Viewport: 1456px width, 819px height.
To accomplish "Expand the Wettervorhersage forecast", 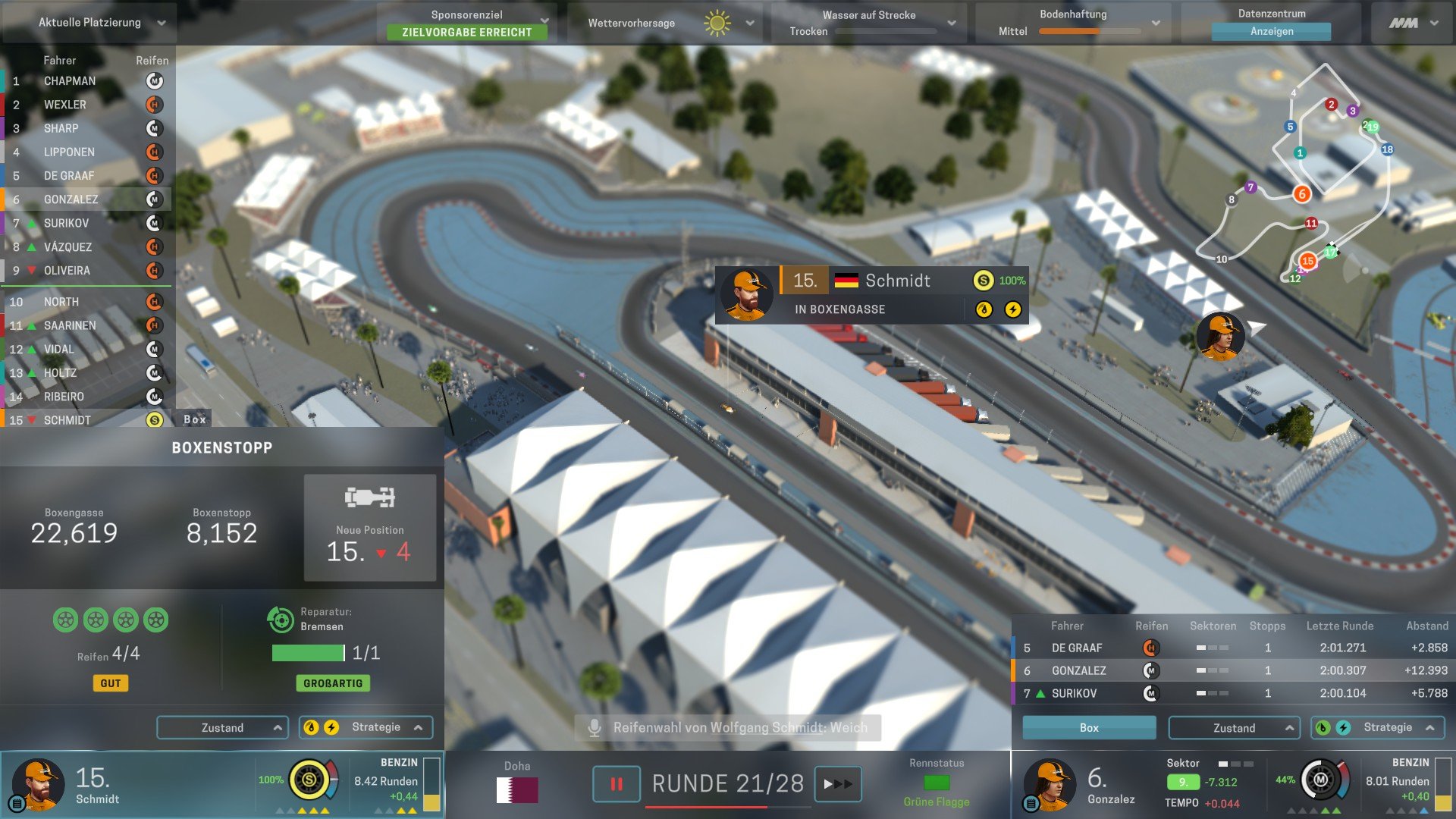I will 670,23.
